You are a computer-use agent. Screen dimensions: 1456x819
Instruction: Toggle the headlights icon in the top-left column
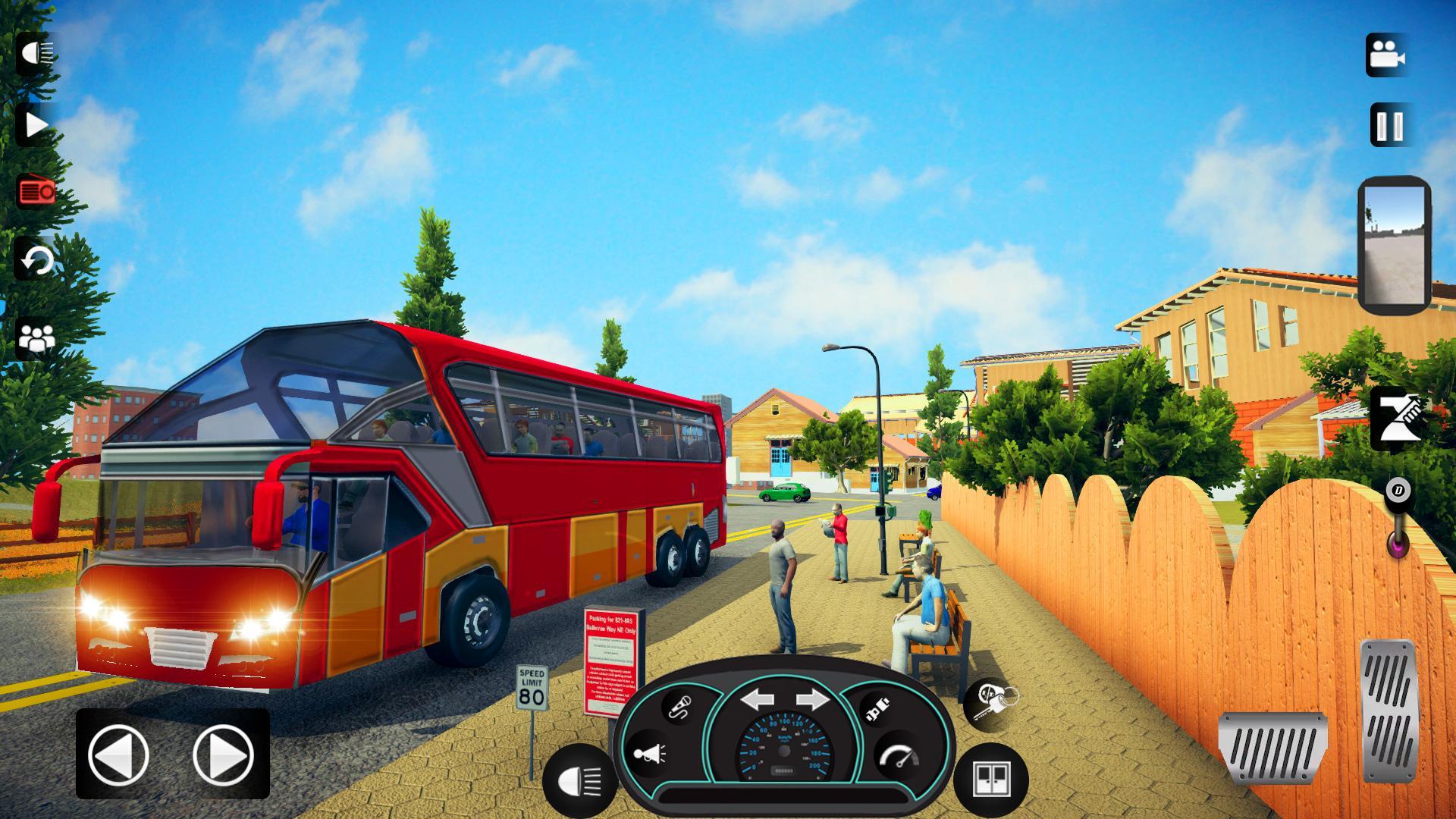[x=35, y=54]
